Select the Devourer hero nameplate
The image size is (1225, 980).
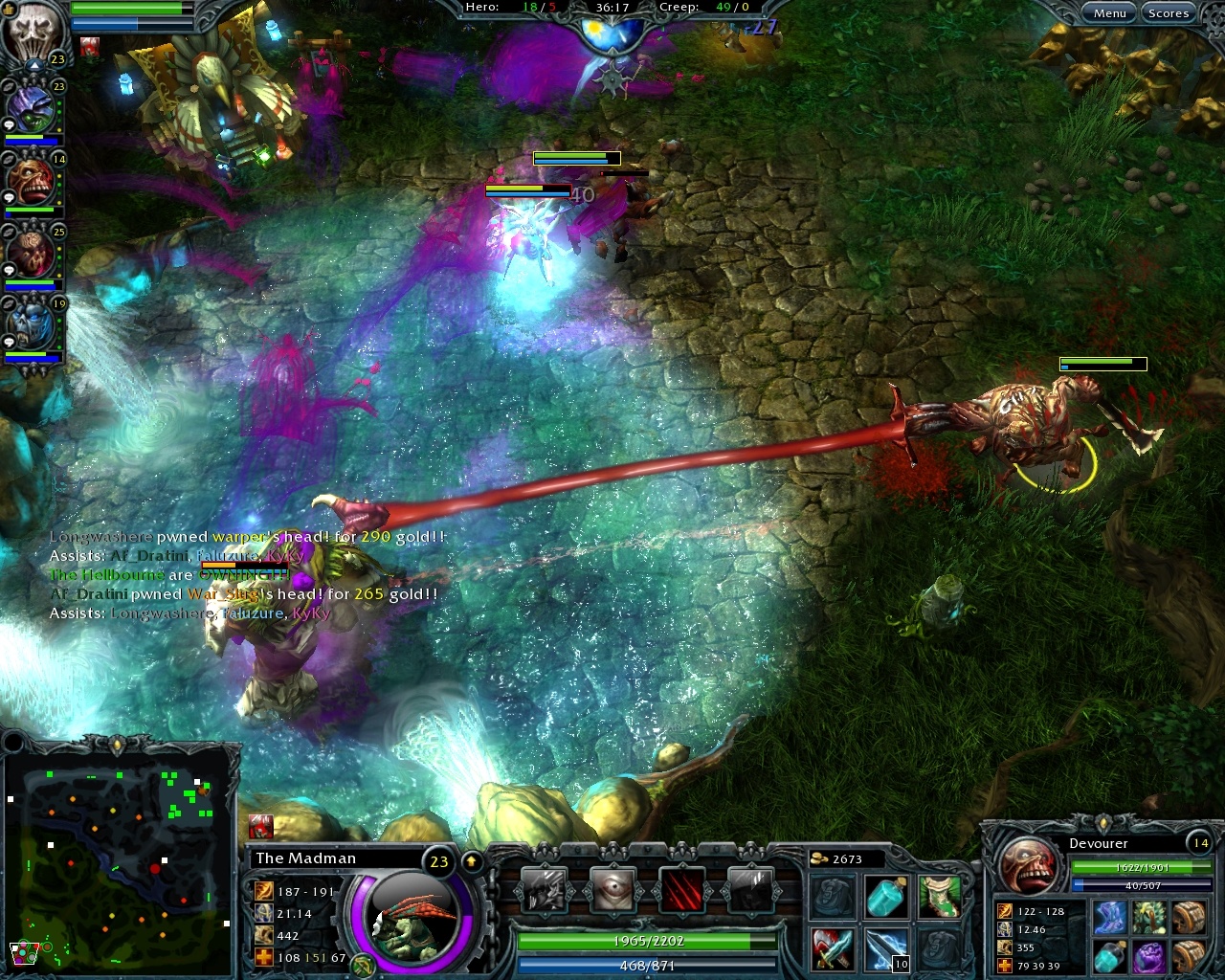[1099, 843]
